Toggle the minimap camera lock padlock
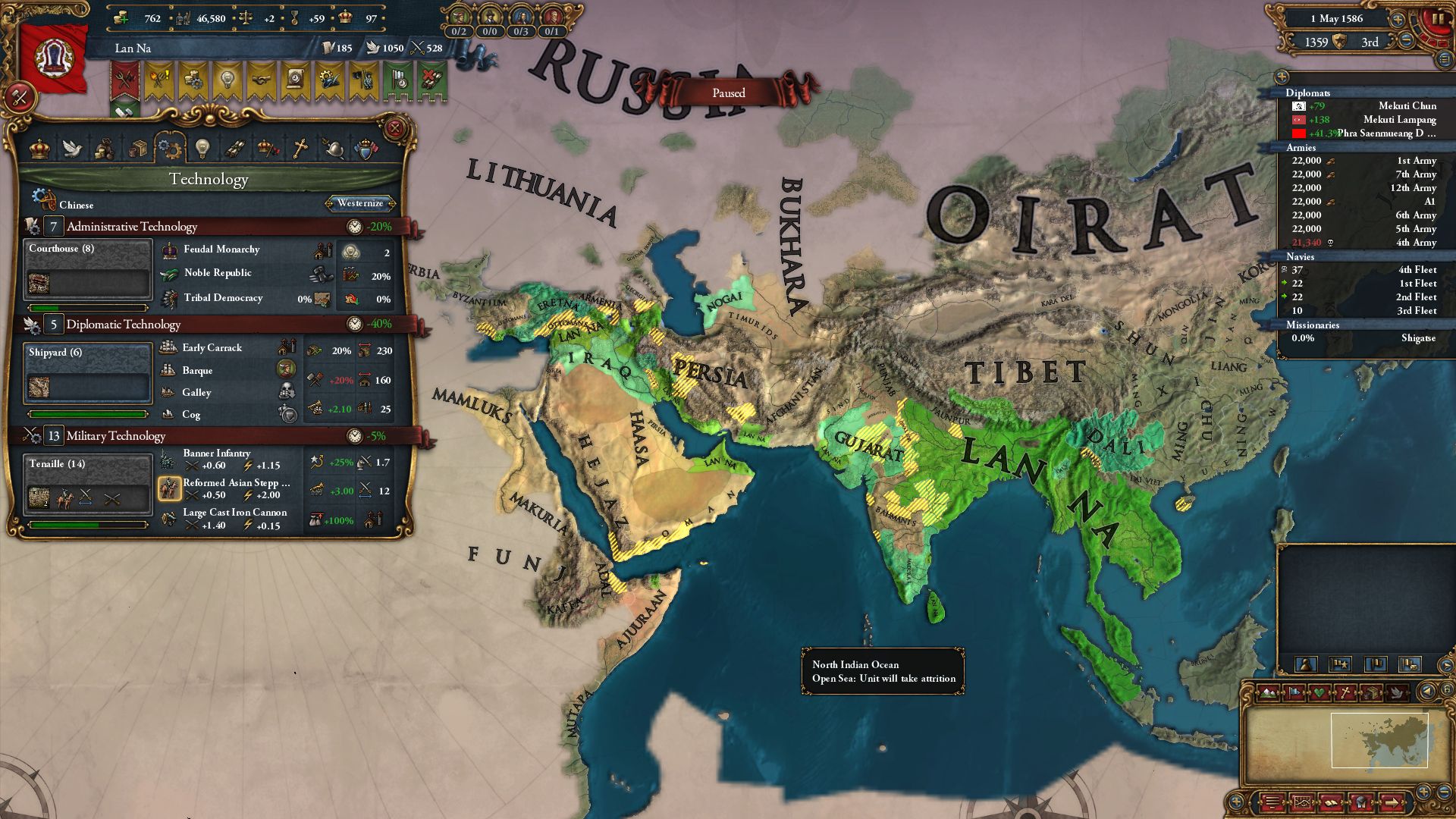This screenshot has height=819, width=1456. (x=1448, y=689)
